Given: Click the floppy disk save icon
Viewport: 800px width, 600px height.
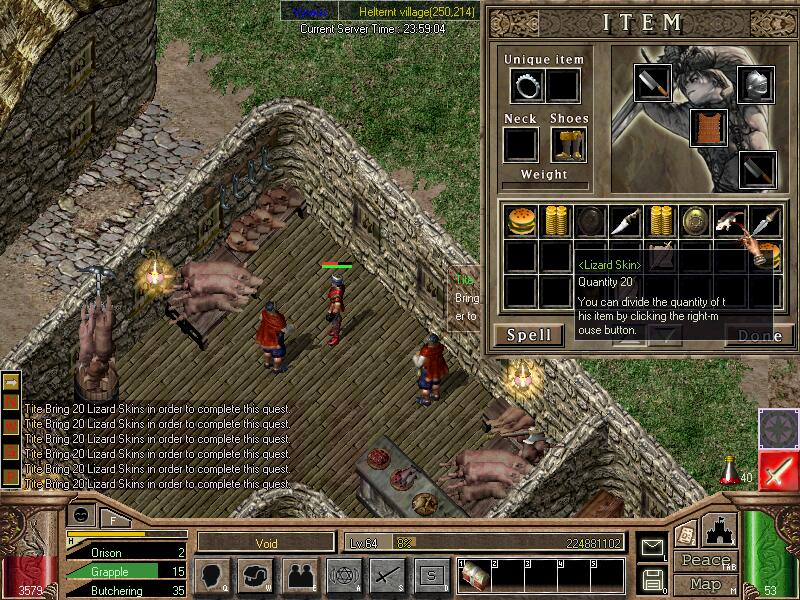Looking at the screenshot, I should (652, 579).
